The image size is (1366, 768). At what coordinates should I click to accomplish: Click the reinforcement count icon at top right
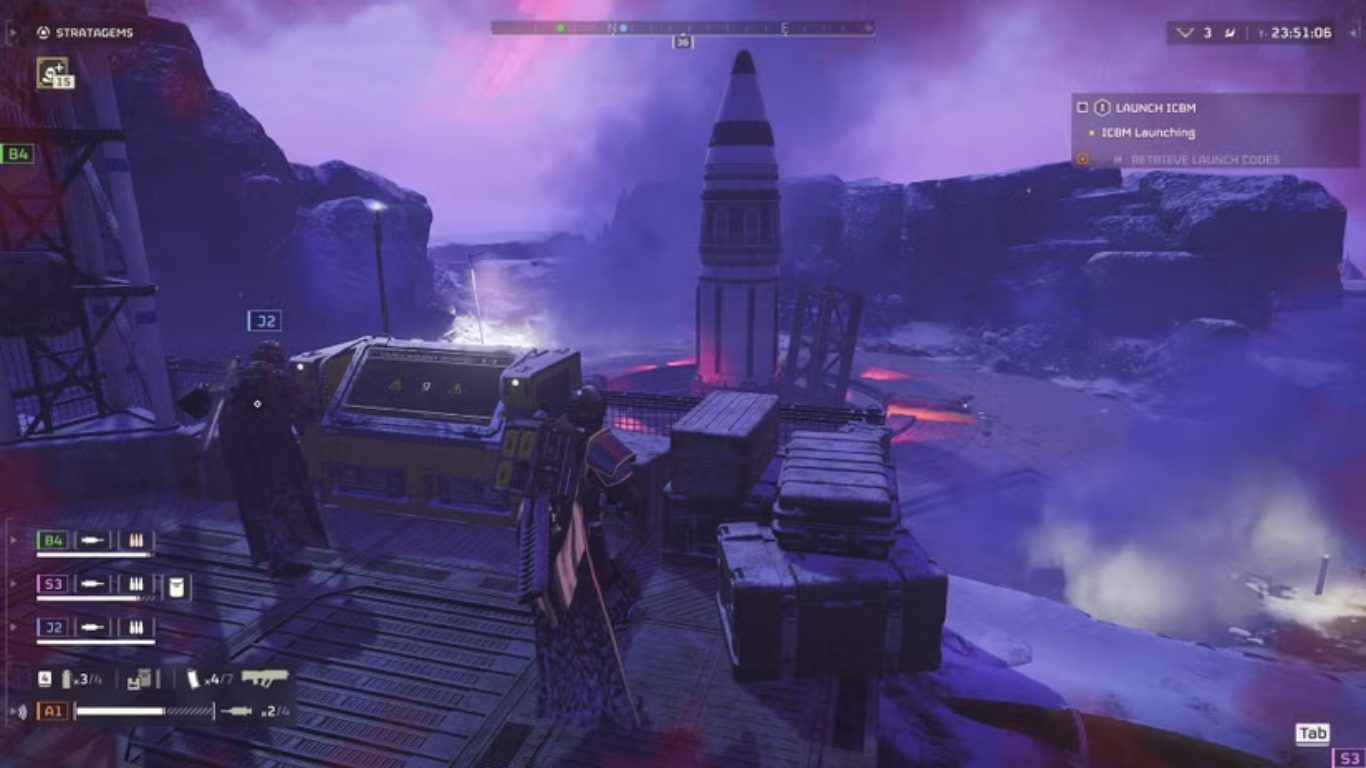(1185, 33)
